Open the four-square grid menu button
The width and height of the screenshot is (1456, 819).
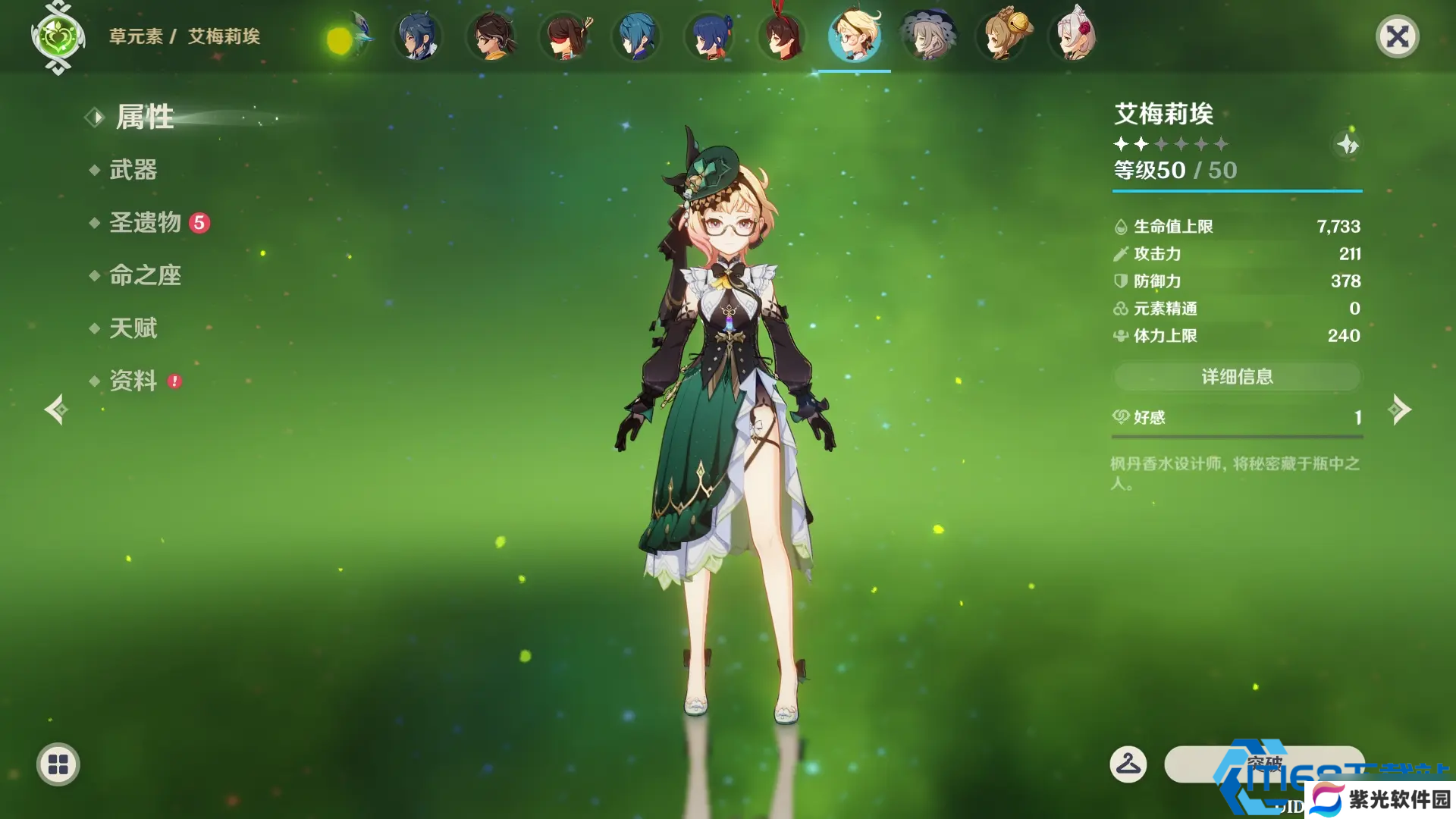[58, 764]
